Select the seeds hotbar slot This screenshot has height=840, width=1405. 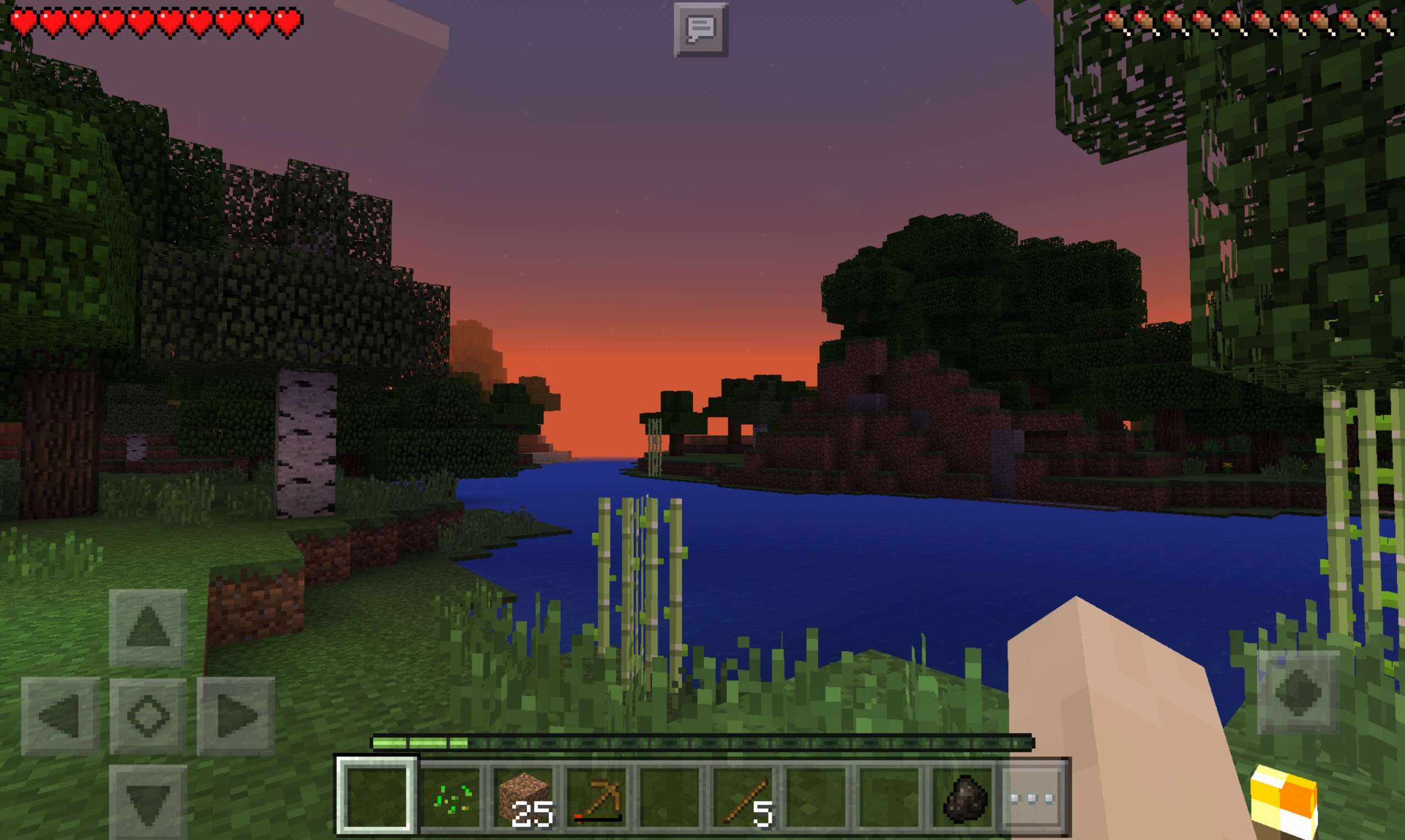click(x=451, y=798)
